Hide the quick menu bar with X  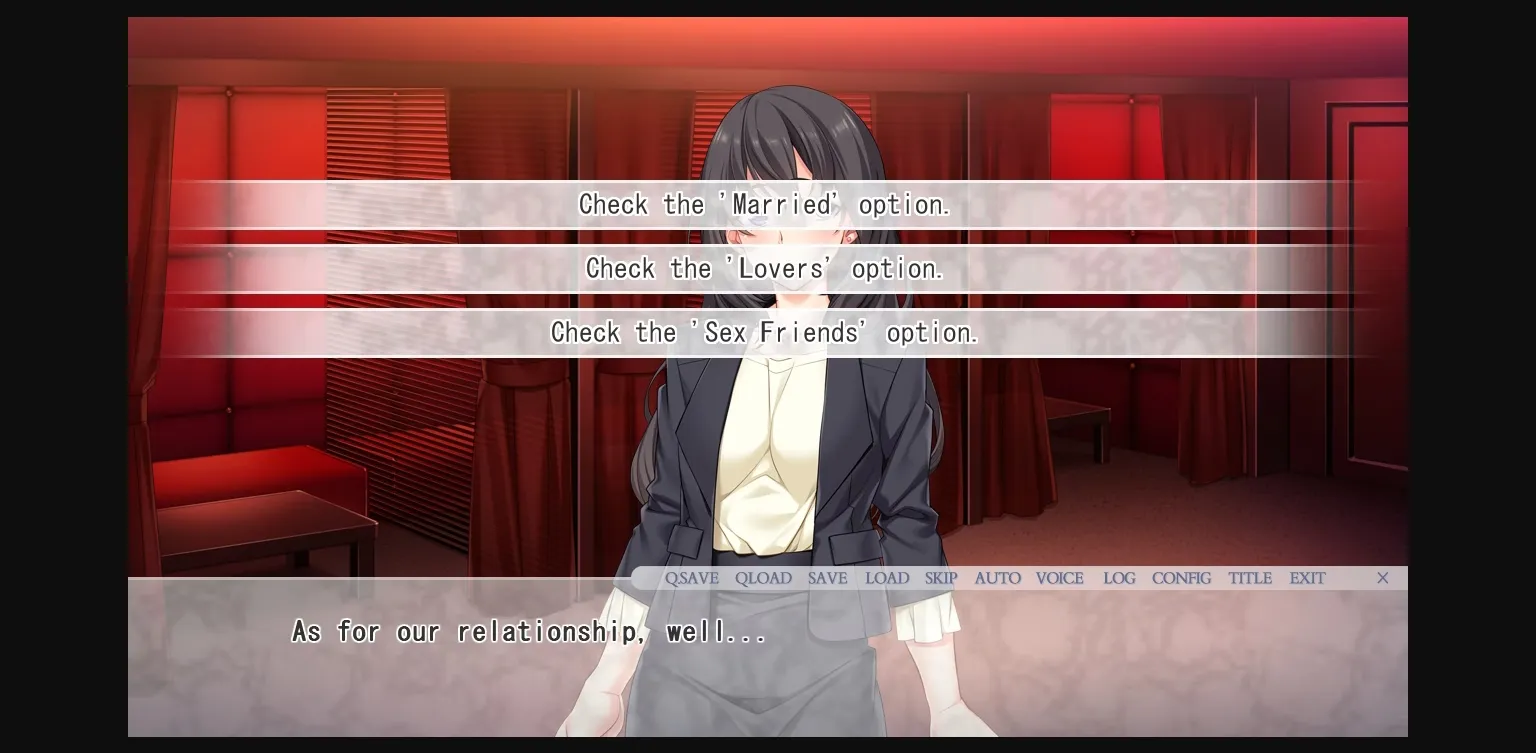[1383, 578]
